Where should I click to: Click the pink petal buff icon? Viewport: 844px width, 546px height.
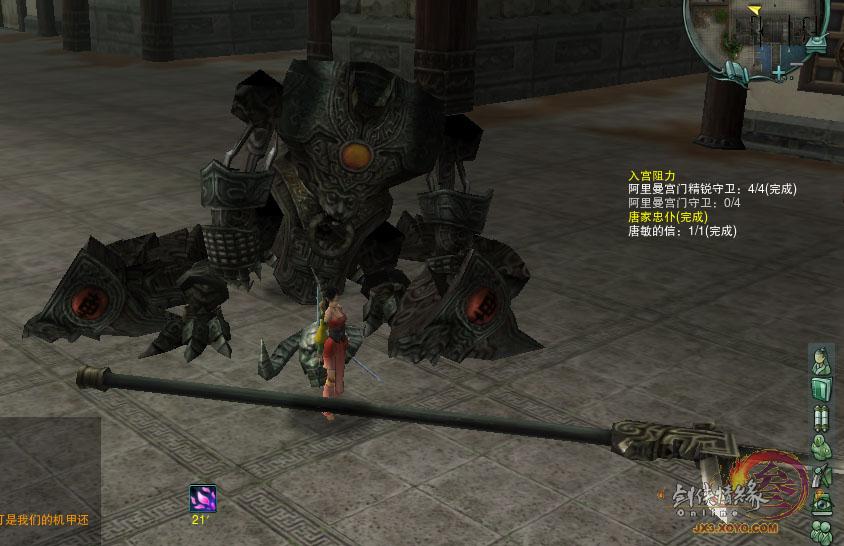203,498
